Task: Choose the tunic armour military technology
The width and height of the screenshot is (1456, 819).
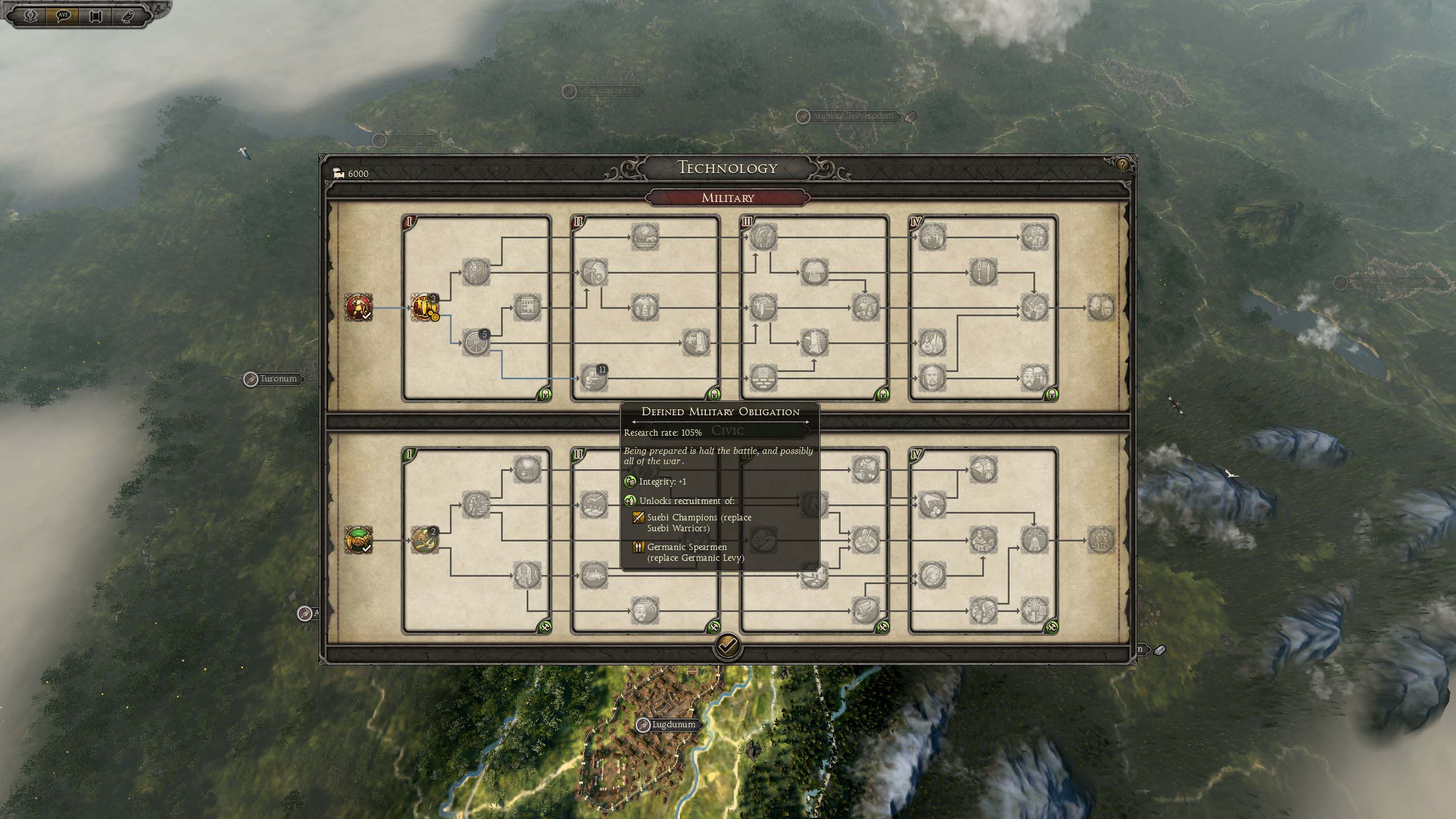Action: [814, 272]
